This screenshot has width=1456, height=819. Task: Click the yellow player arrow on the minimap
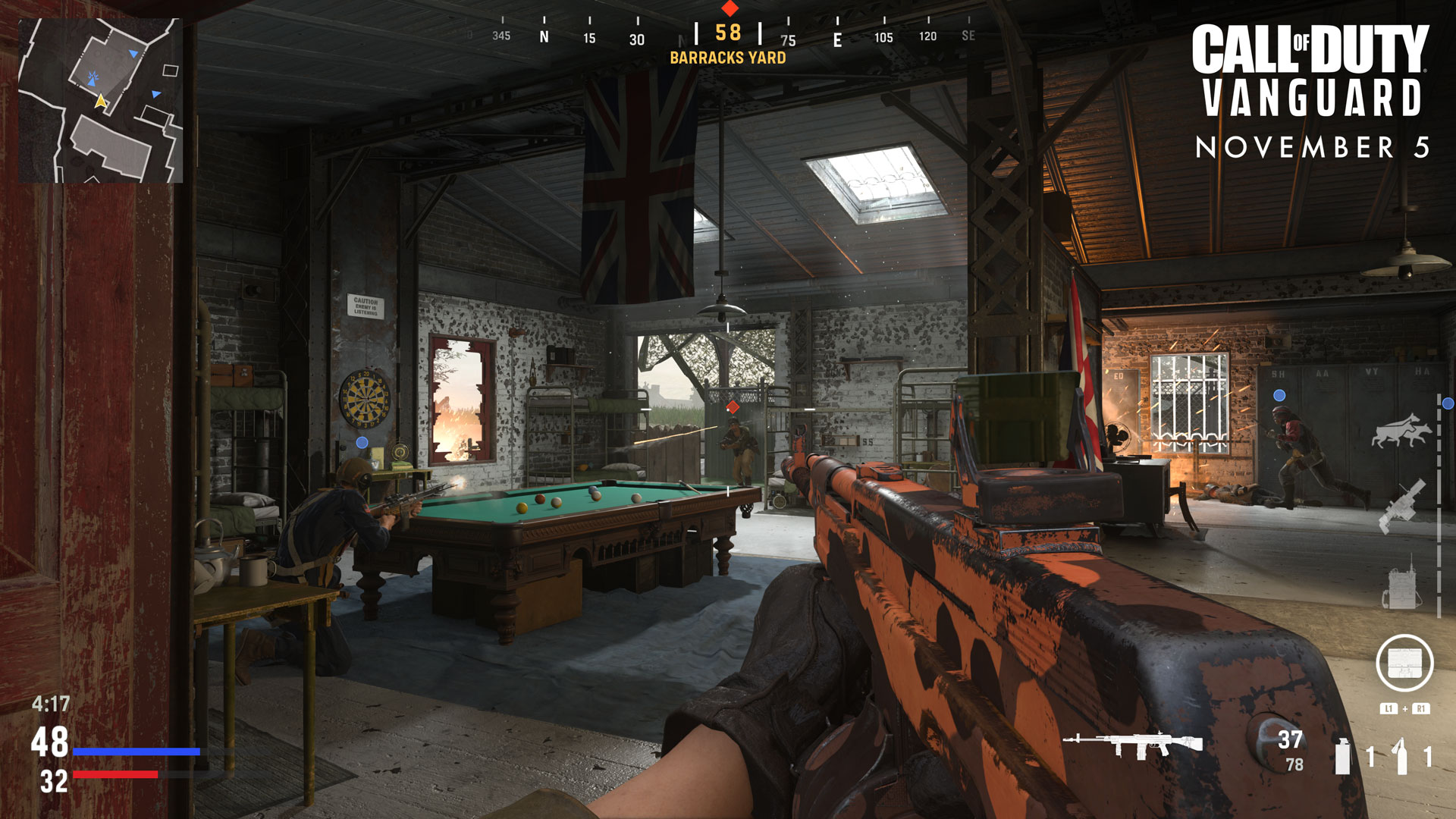pos(101,101)
